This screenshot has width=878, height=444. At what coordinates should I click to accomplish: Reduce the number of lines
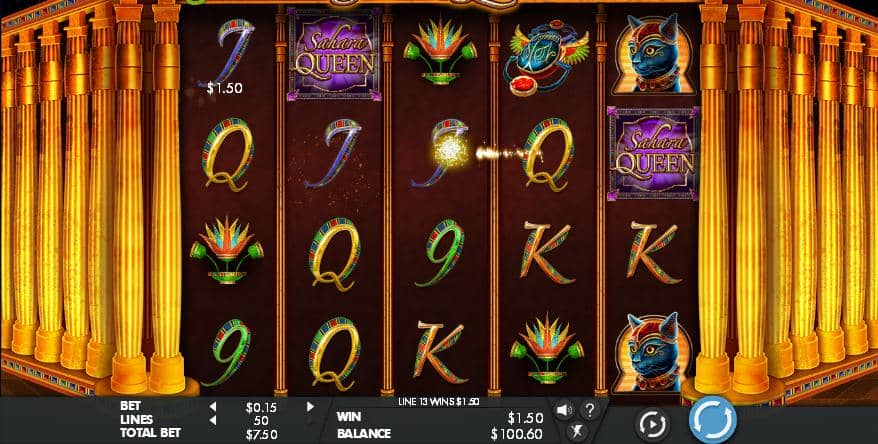212,420
